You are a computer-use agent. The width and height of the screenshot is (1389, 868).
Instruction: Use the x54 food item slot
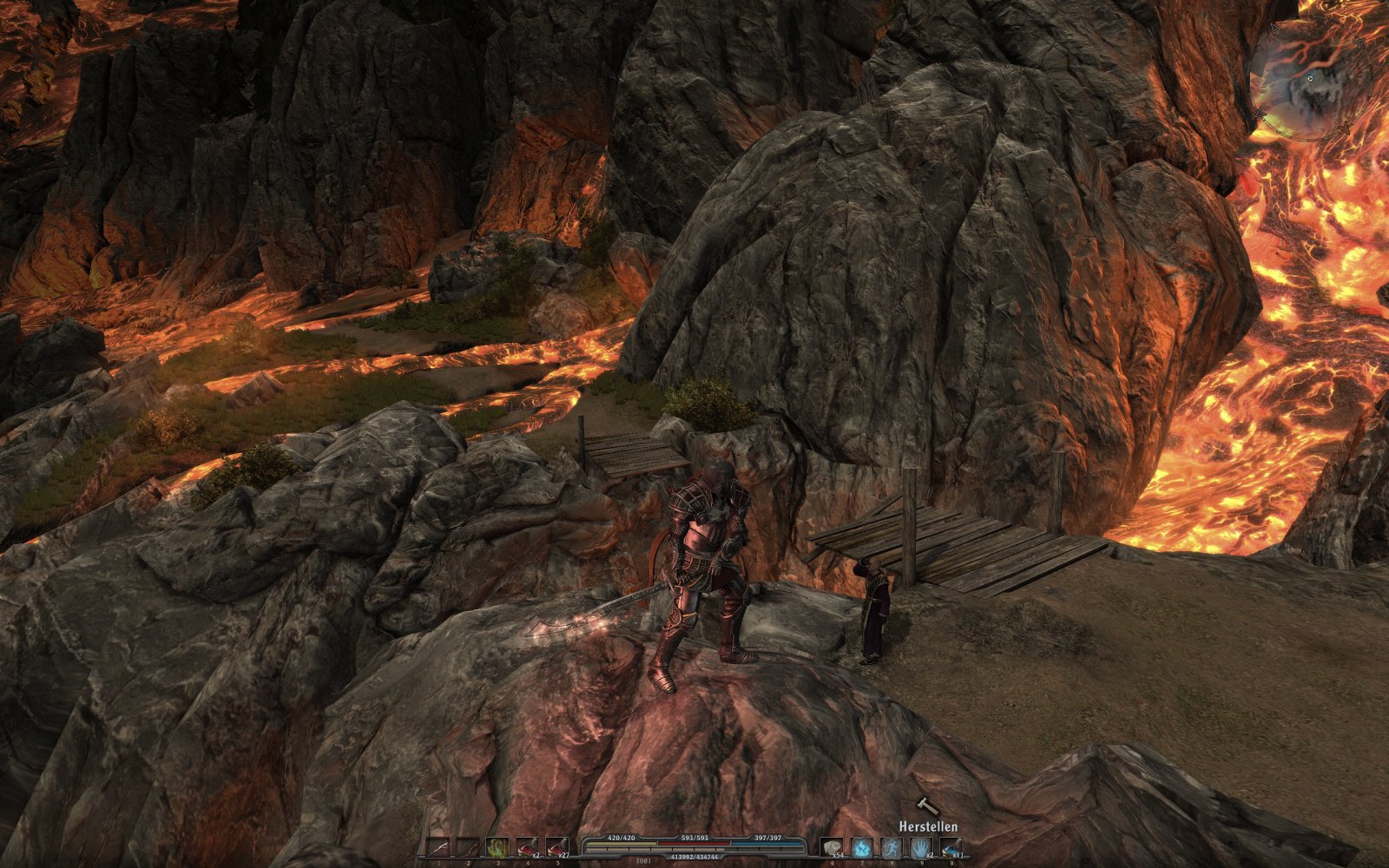coord(833,847)
